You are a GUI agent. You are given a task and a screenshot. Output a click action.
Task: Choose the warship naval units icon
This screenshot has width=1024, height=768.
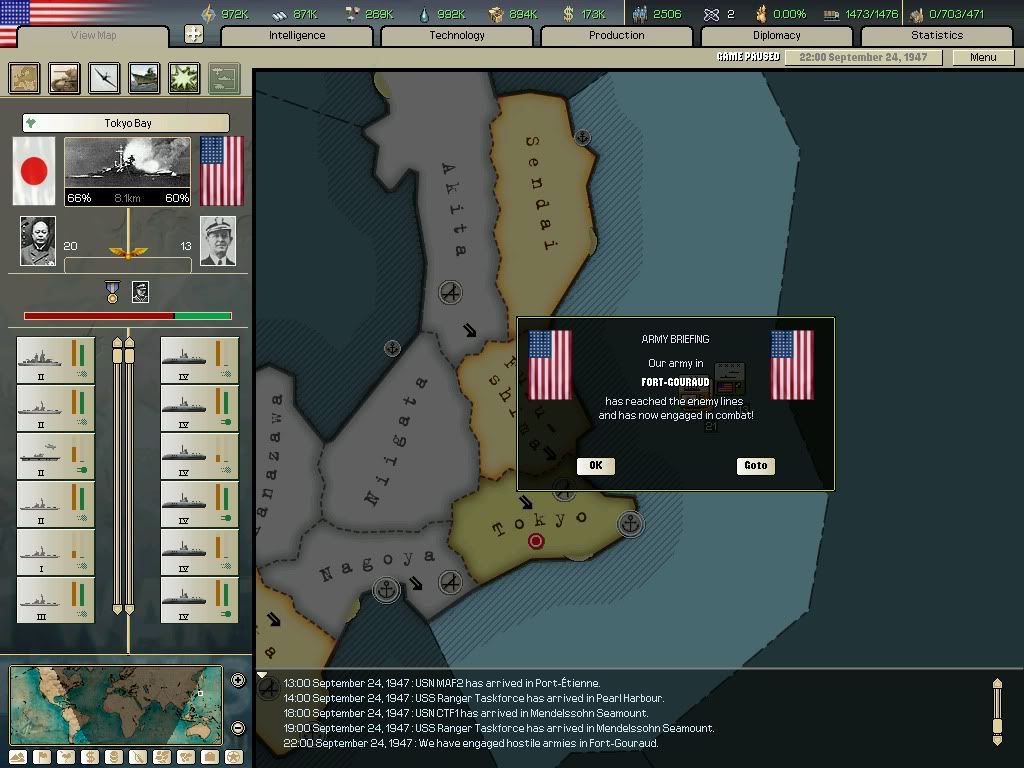click(145, 78)
